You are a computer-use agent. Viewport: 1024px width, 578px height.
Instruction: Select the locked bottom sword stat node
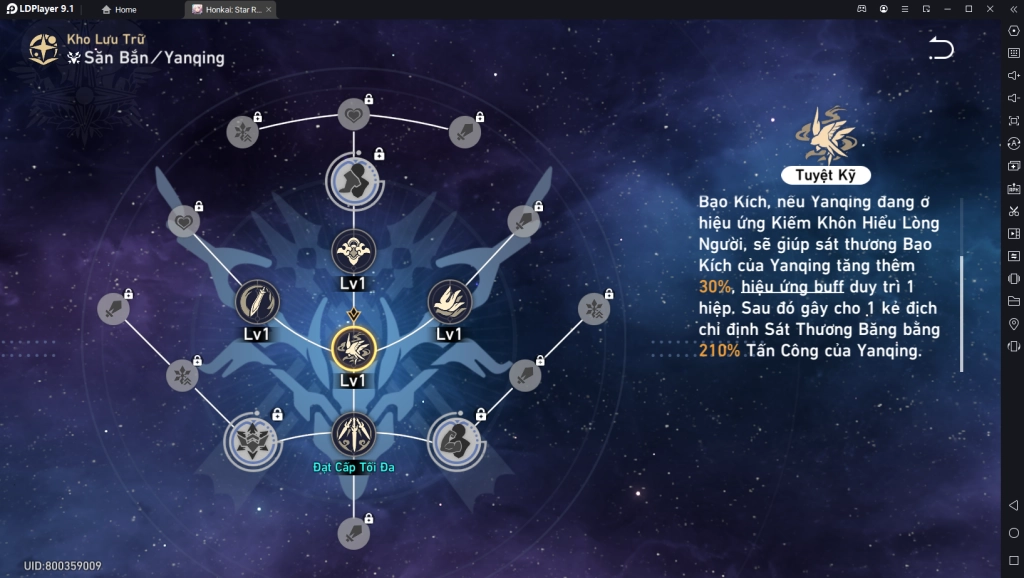tap(353, 534)
